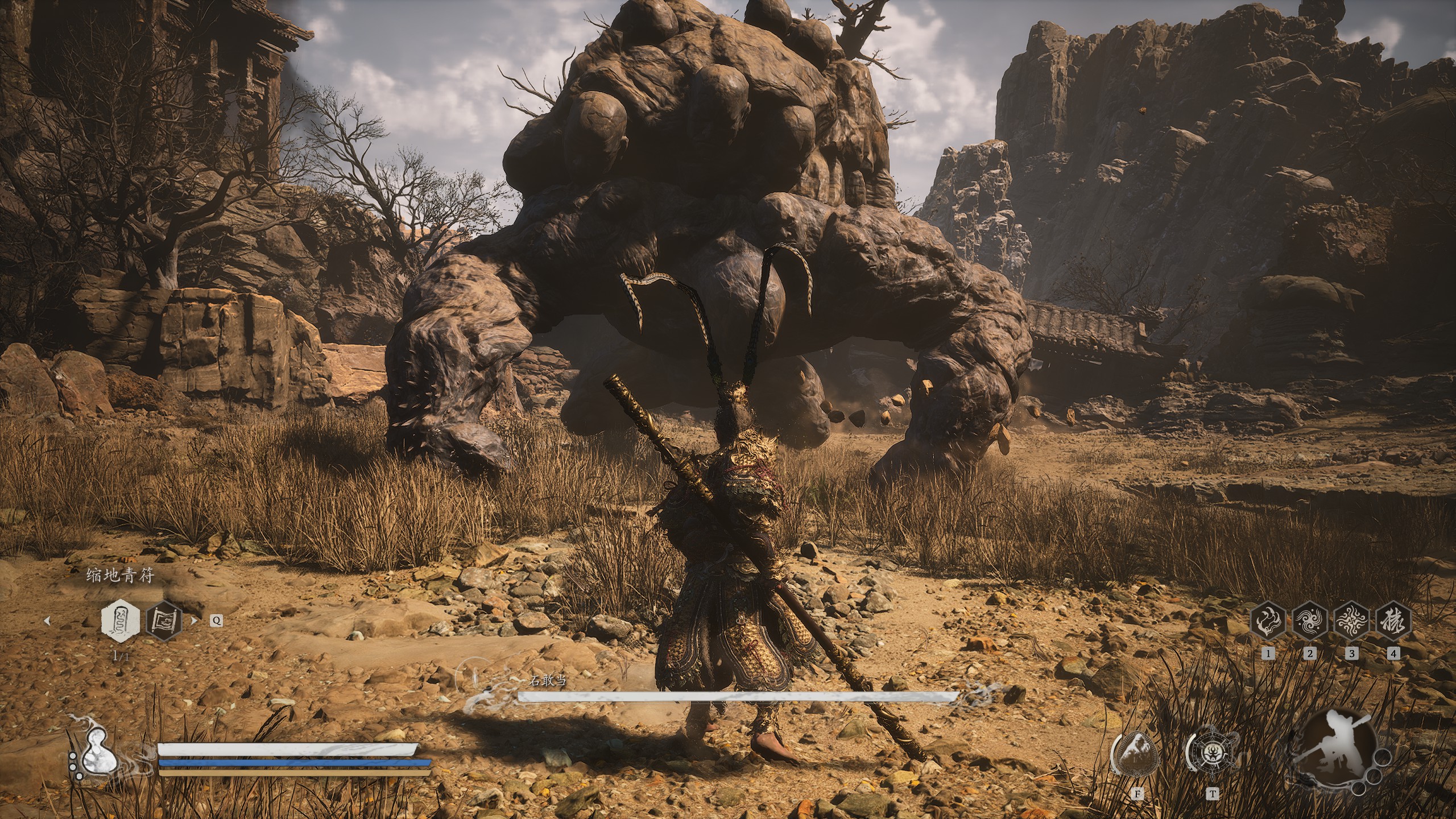
Task: Select the 缩地青符 talisman quick slot
Action: (120, 620)
